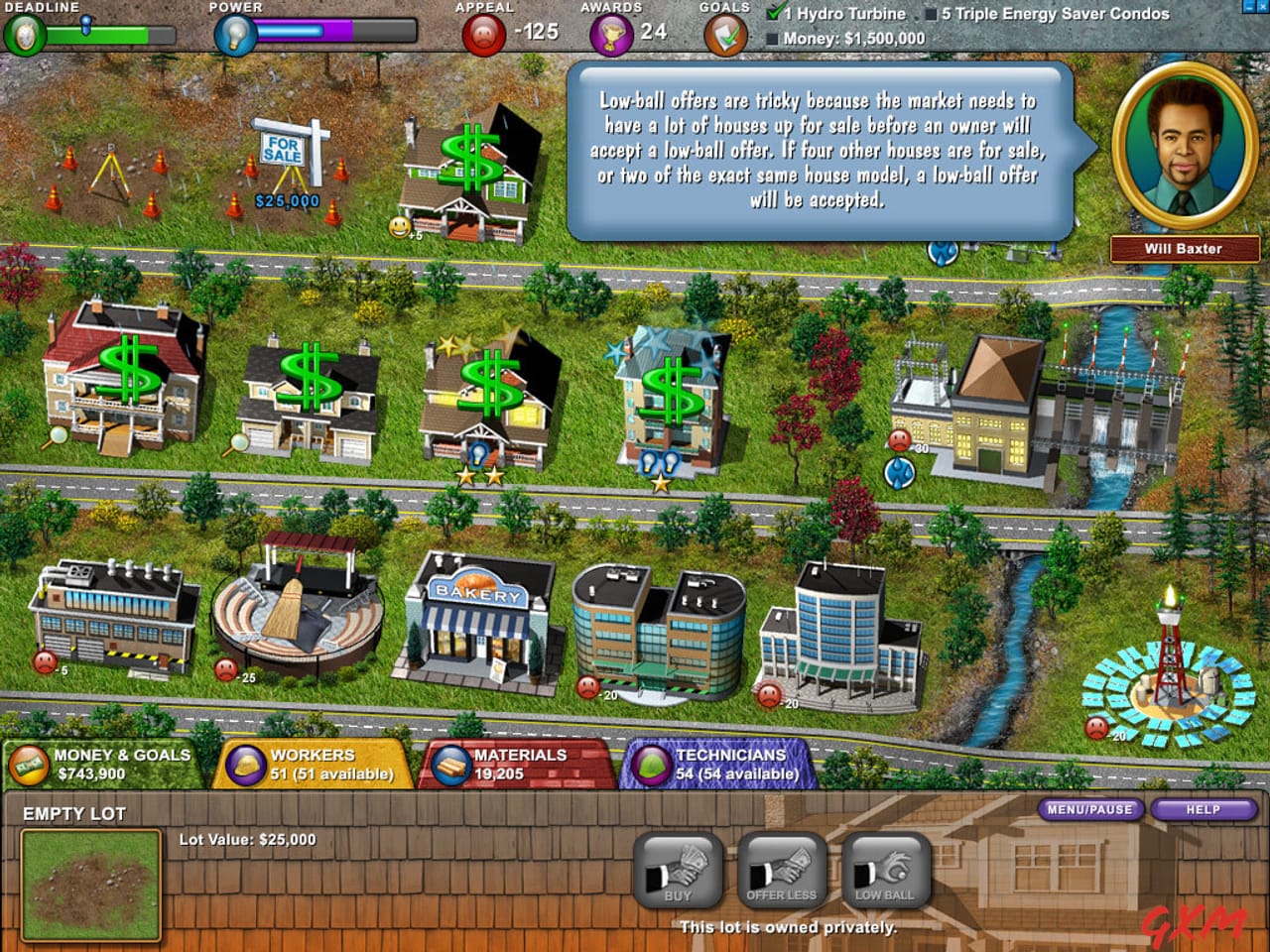Toggle the Money $1,500,000 goal checkbox
The height and width of the screenshot is (952, 1270).
[773, 38]
